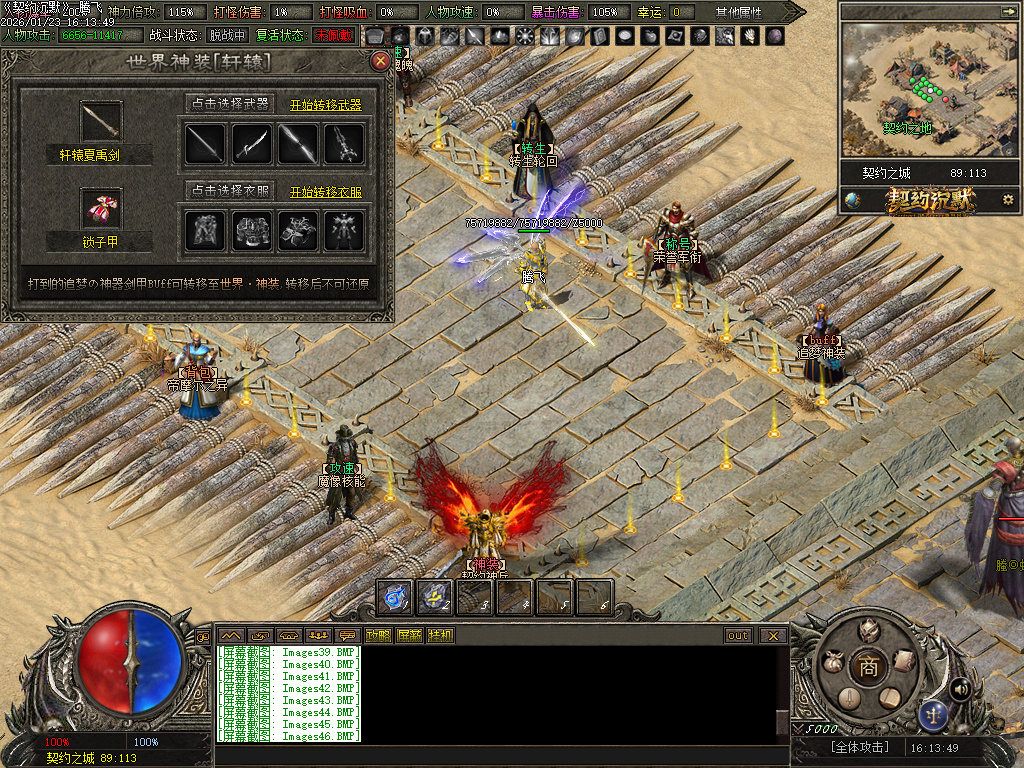Viewport: 1024px width, 768px height.
Task: Click the 全体攻击 attack mode label
Action: click(859, 747)
